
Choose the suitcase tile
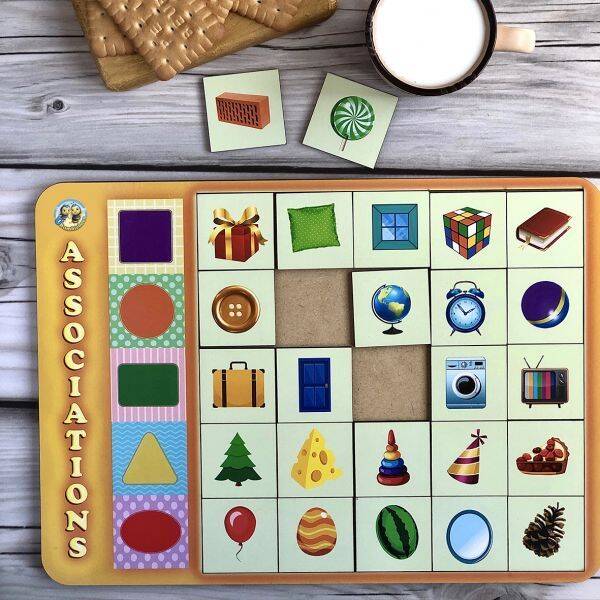237,384
